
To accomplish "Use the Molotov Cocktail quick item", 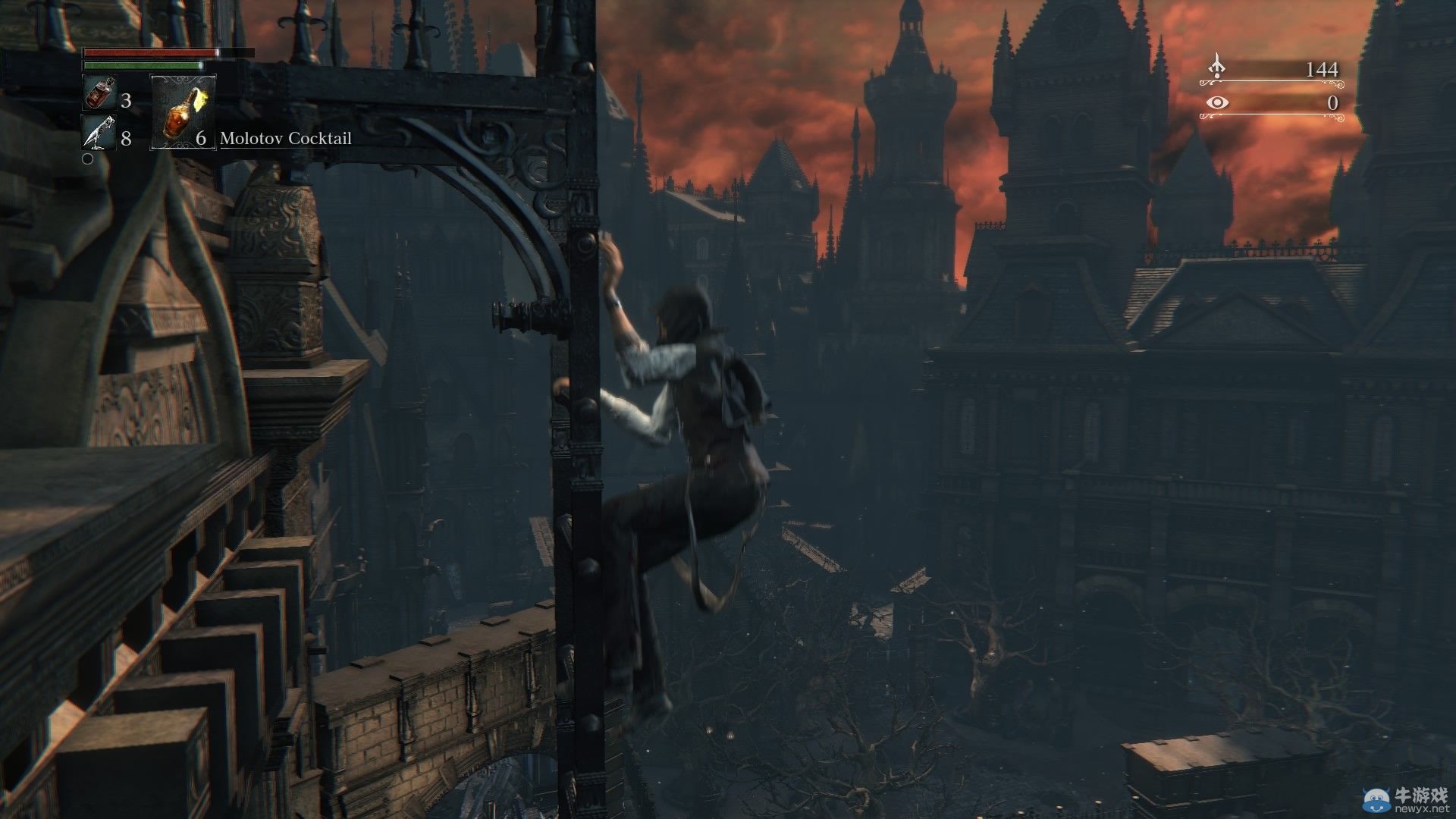I will click(x=183, y=112).
